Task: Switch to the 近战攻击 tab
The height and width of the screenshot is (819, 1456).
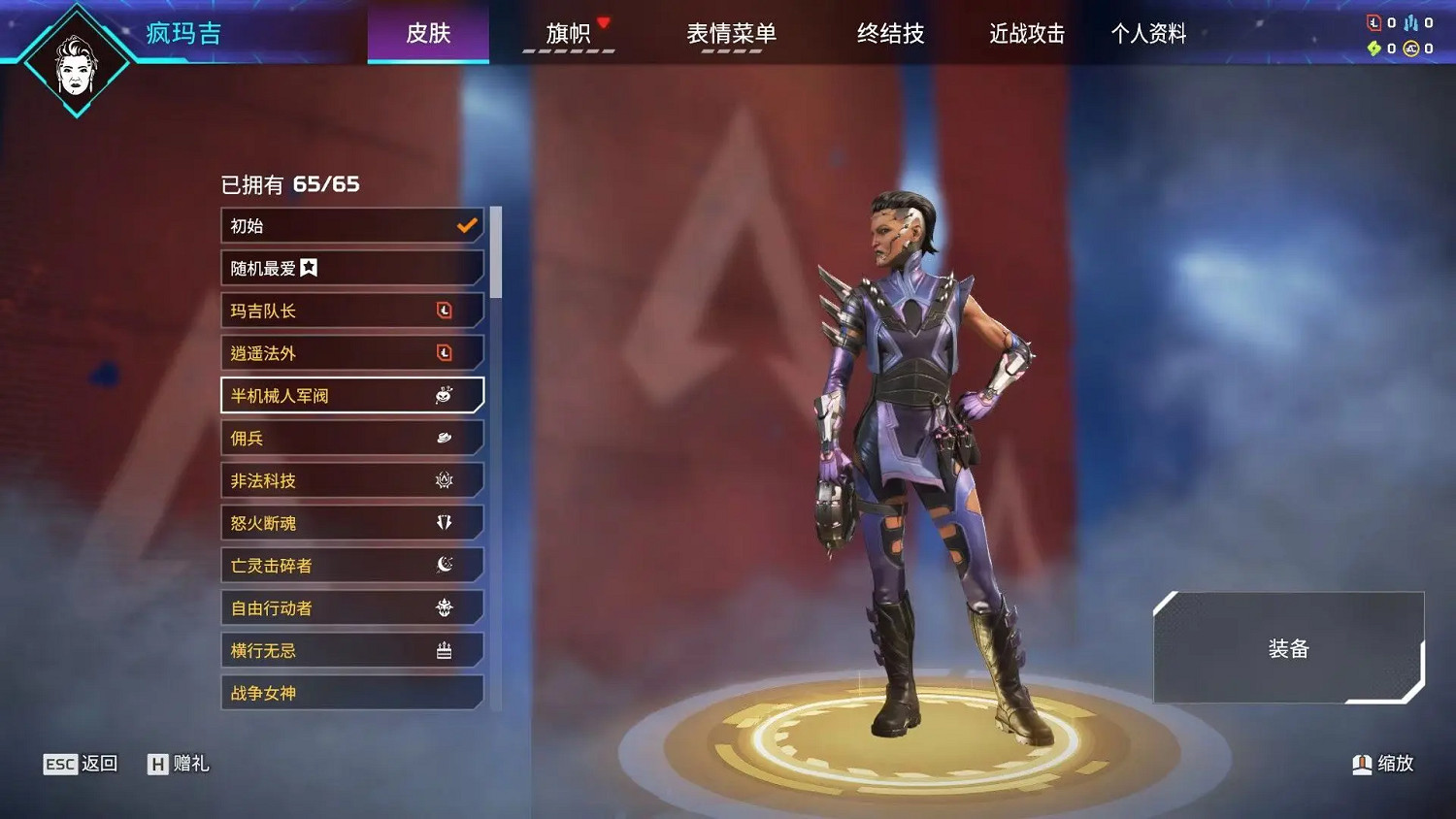Action: tap(1025, 33)
